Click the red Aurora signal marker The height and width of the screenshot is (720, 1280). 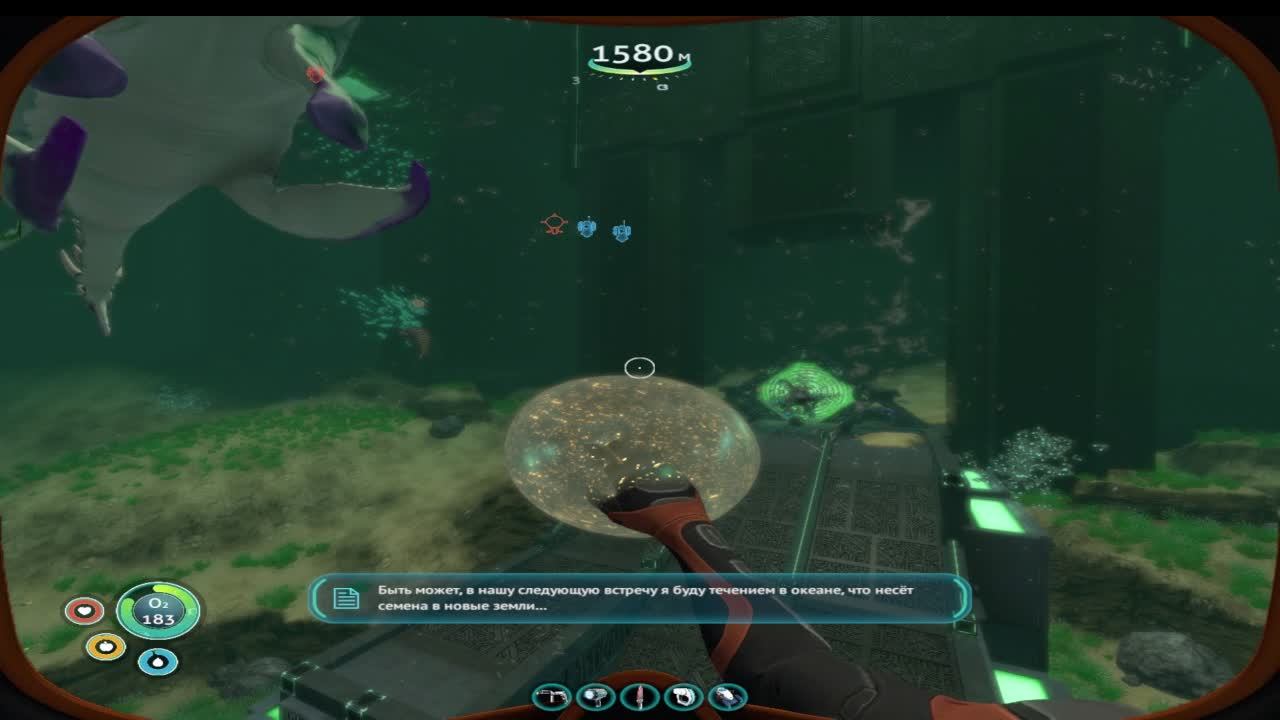[x=554, y=223]
